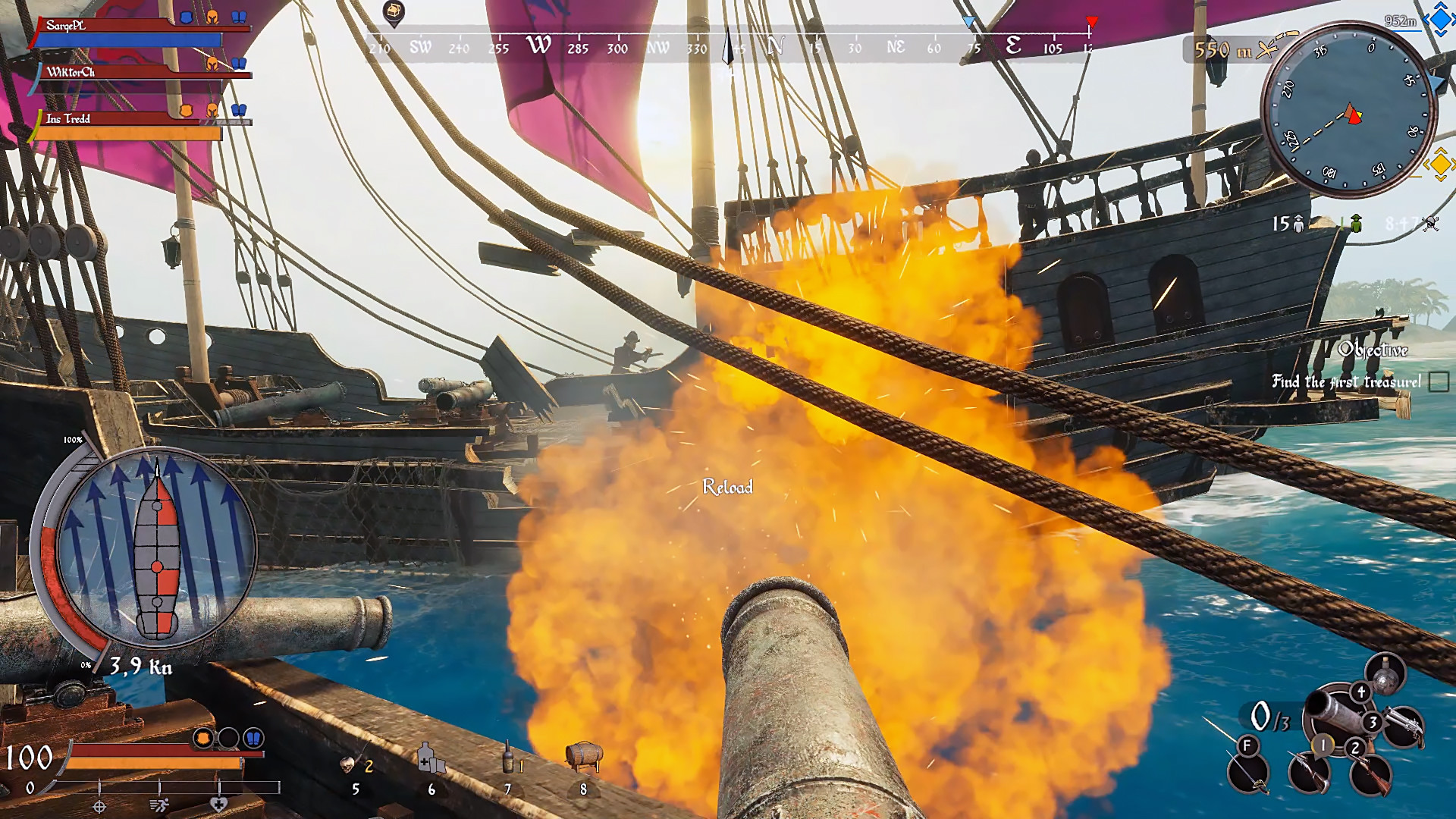Toggle the Find the first treasure objective checkbox
The width and height of the screenshot is (1456, 819).
pyautogui.click(x=1438, y=381)
